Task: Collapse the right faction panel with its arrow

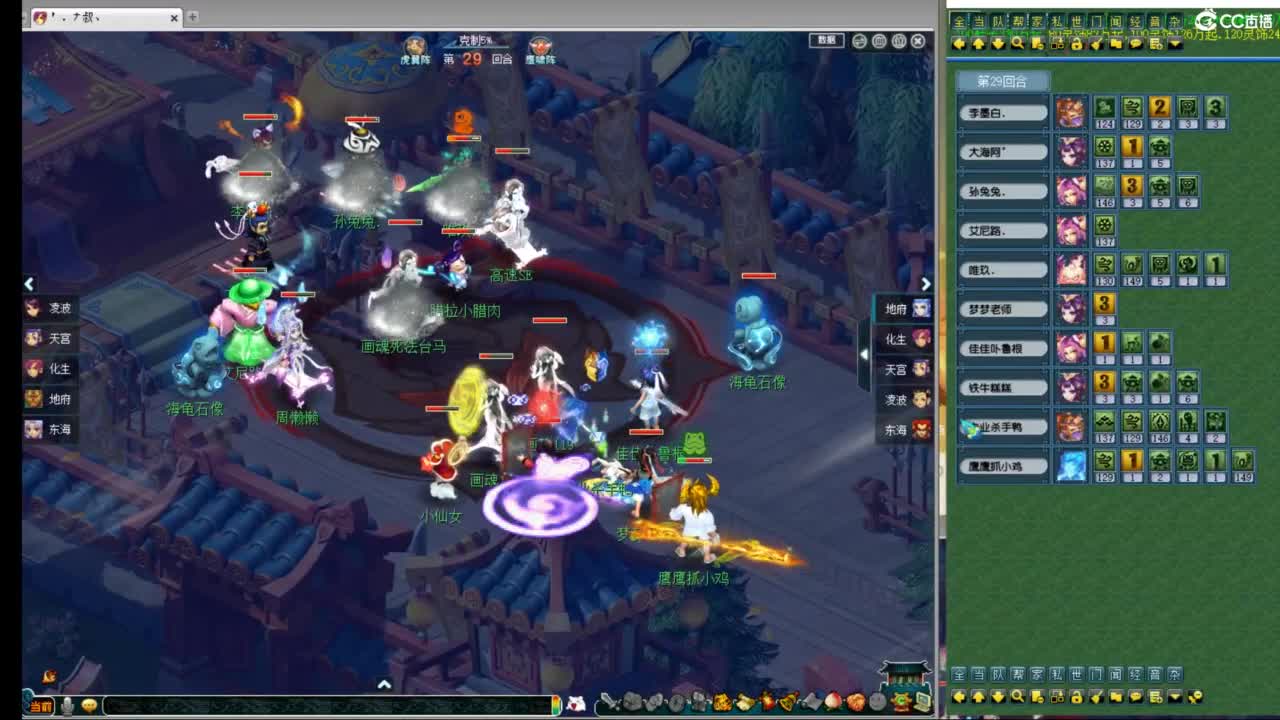Action: (x=864, y=355)
